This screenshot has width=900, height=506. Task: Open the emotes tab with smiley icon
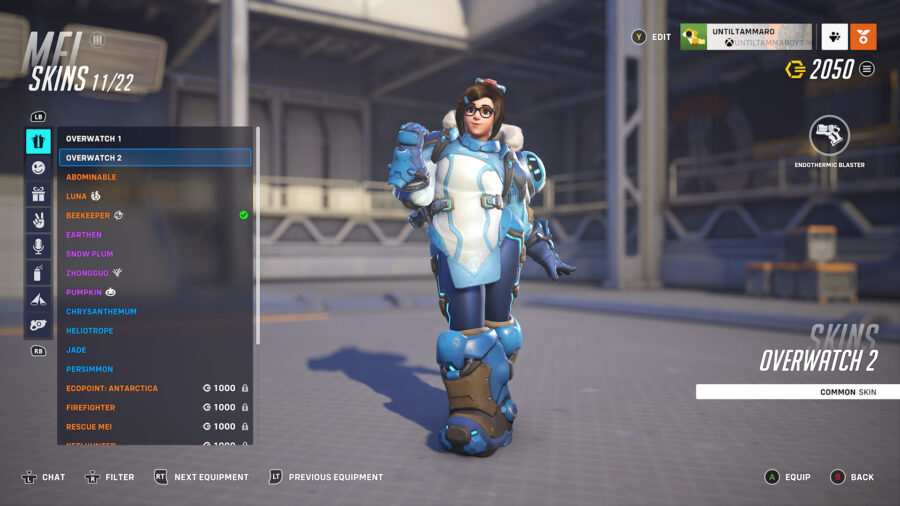38,168
